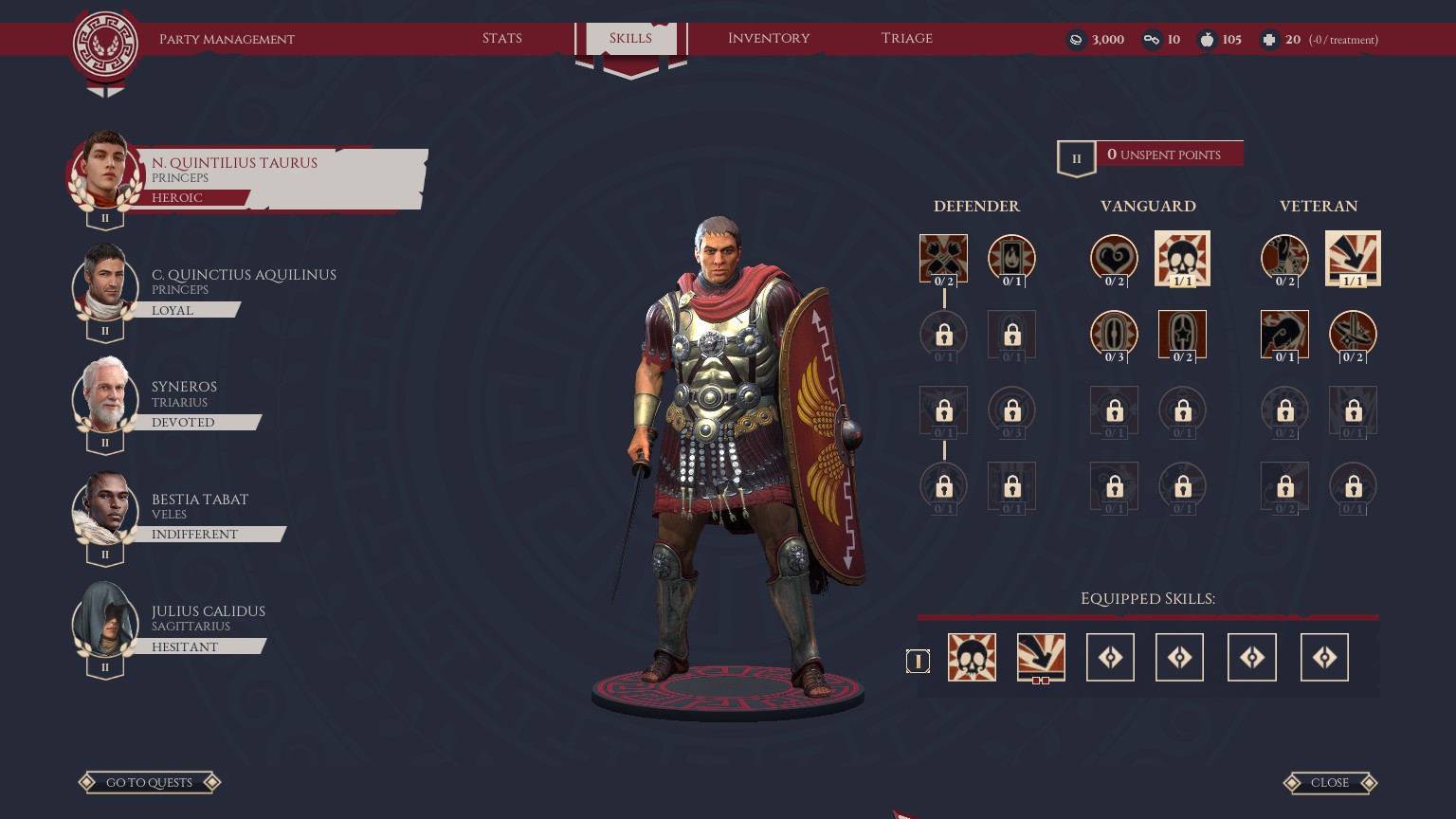The height and width of the screenshot is (819, 1456).
Task: Open the Inventory tab
Action: tap(768, 39)
